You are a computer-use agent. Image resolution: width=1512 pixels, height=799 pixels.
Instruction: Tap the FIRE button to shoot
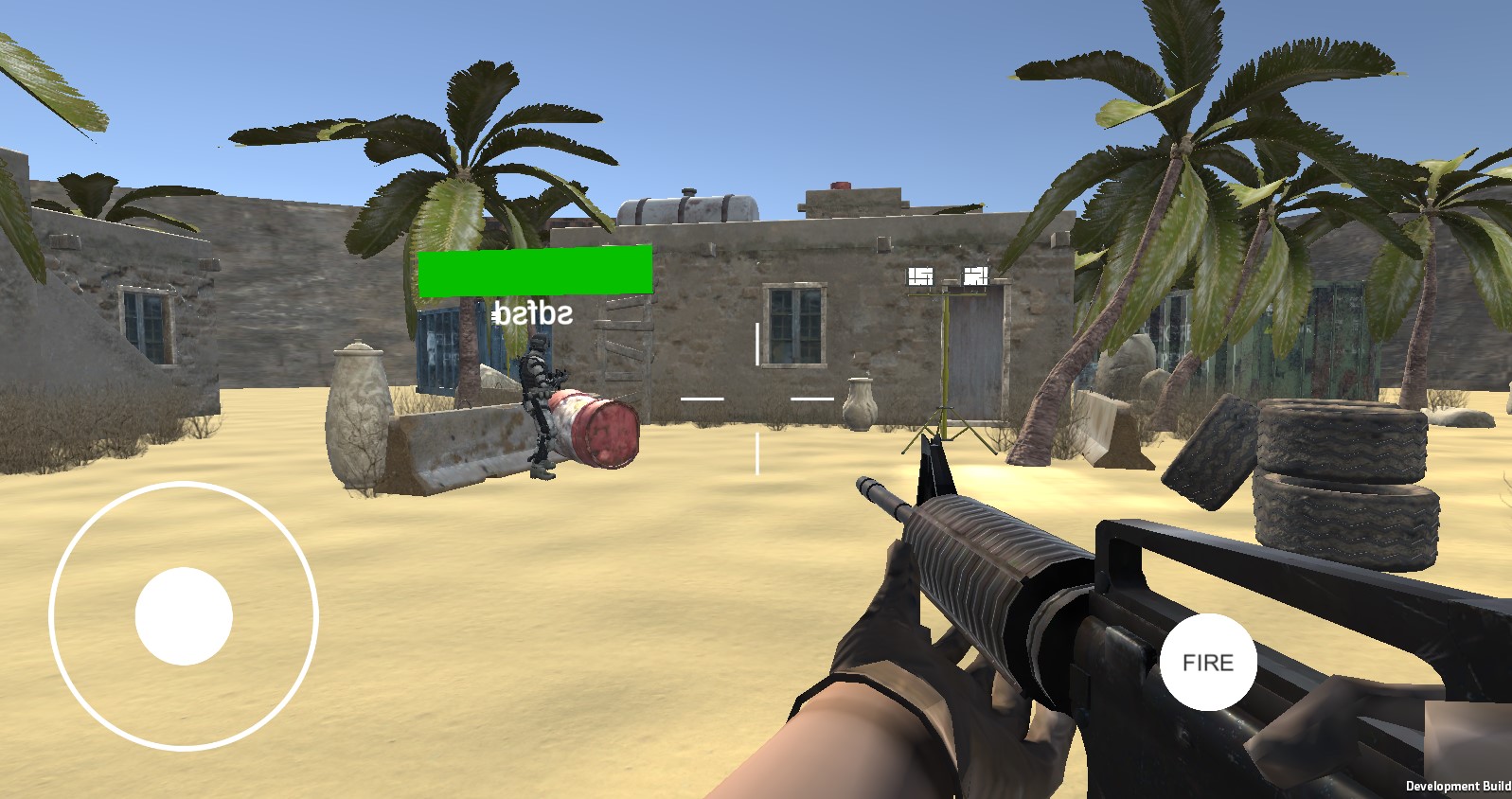tap(1207, 663)
